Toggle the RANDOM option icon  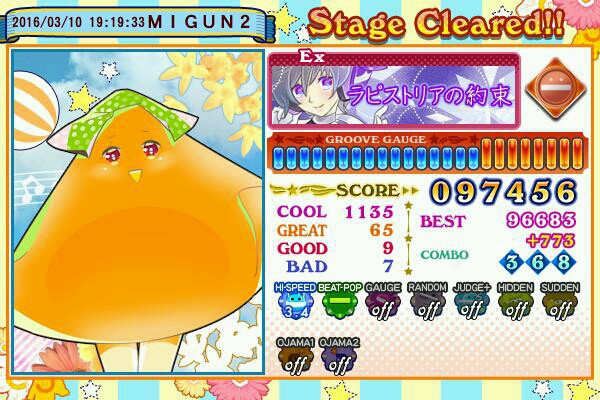427,302
